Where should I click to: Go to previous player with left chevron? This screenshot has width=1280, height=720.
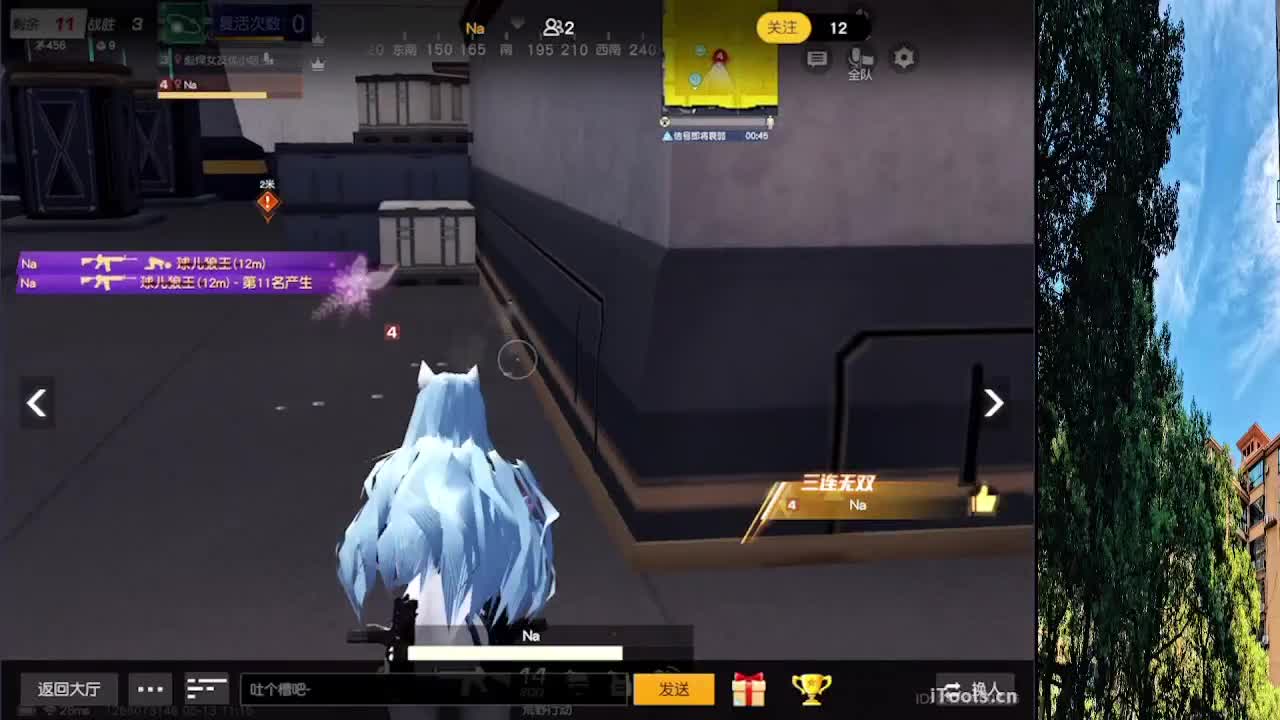[x=37, y=403]
